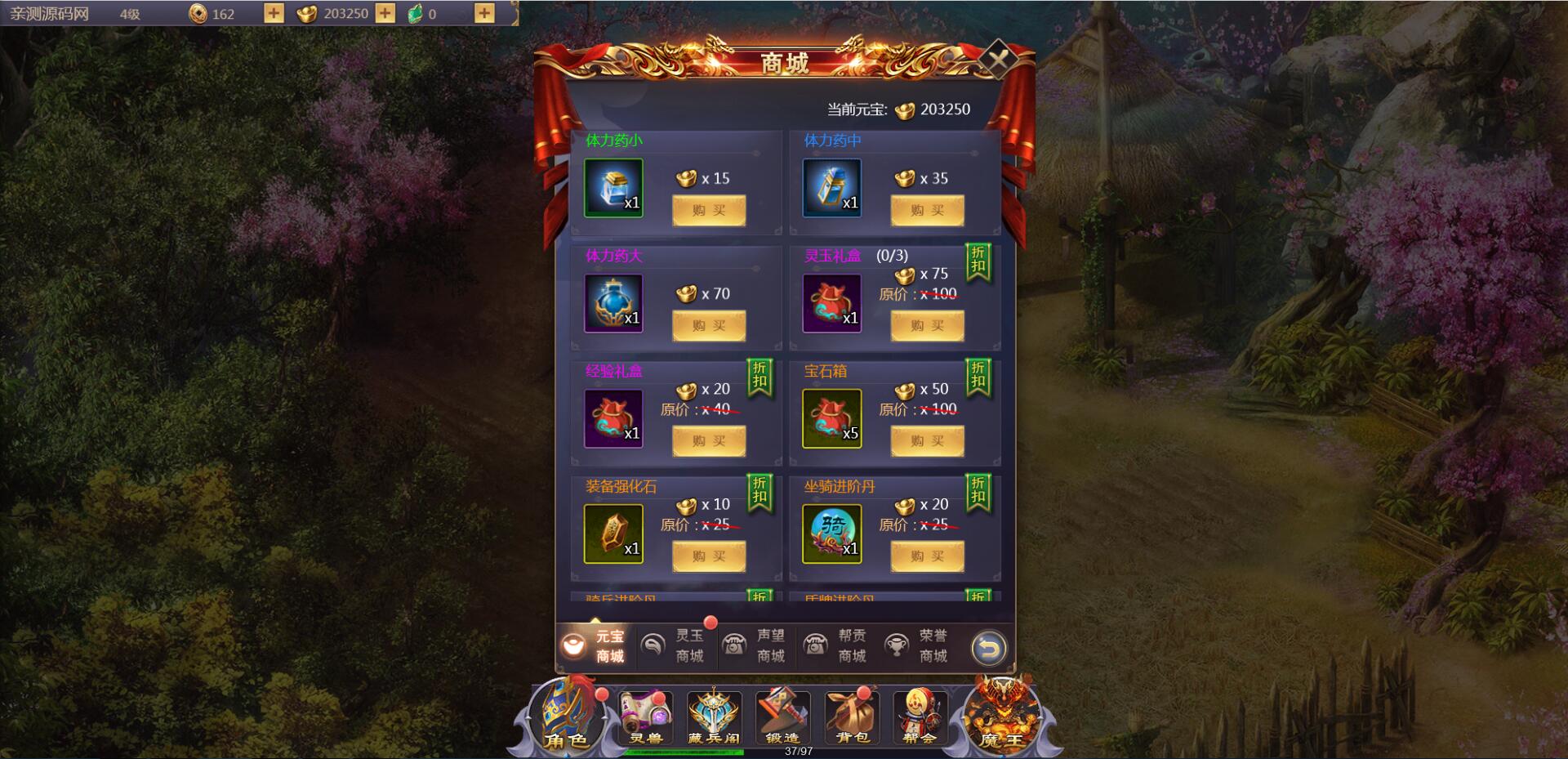Click the plus beside the green gem counter

click(x=485, y=14)
